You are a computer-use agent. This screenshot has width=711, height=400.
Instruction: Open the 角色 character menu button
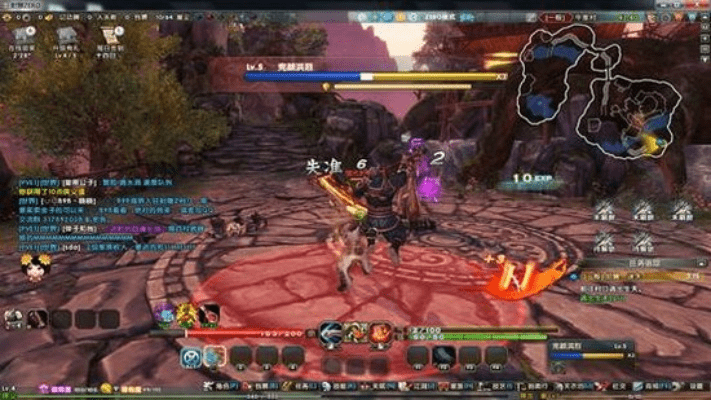[217, 386]
